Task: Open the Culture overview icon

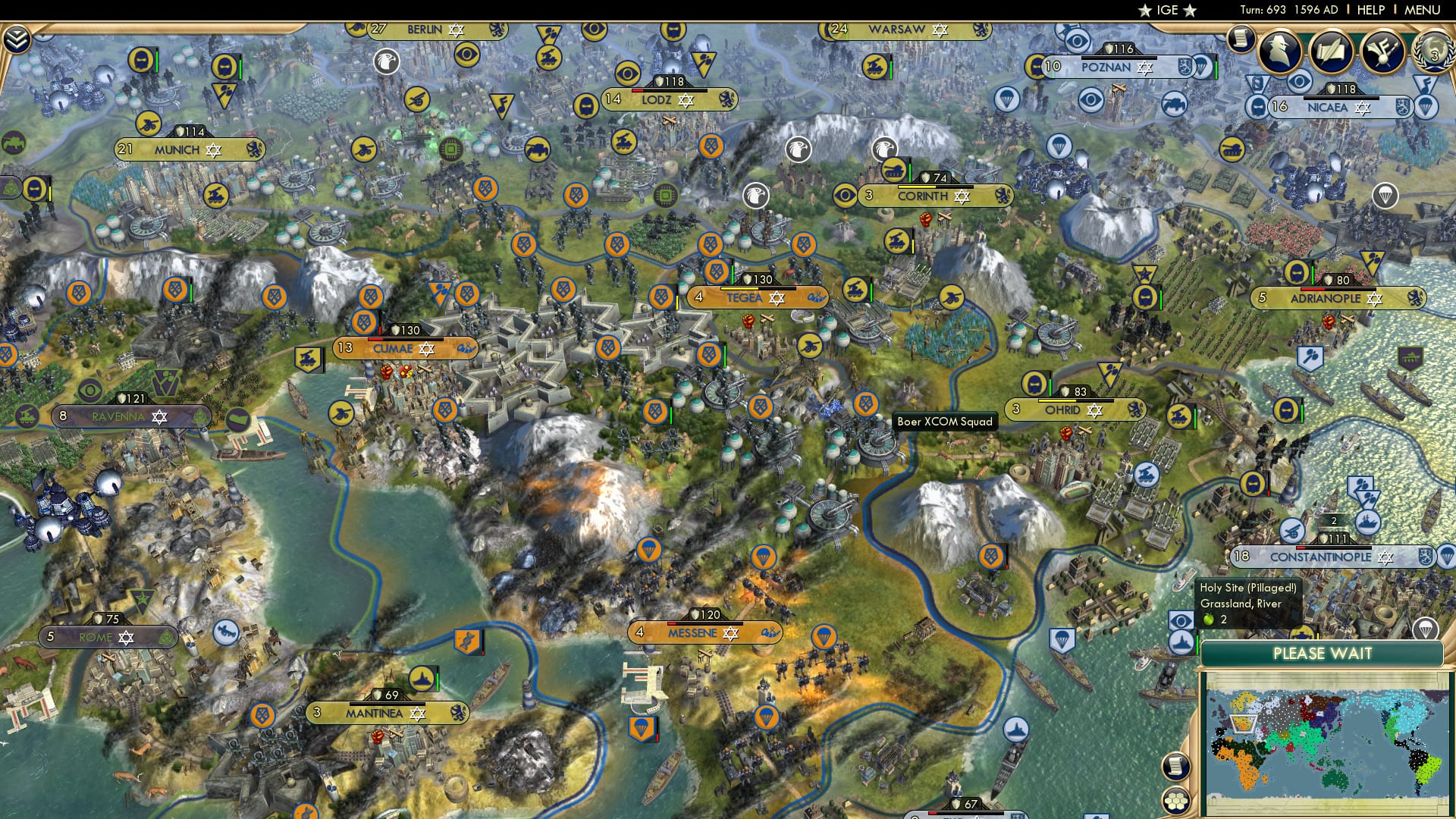Action: coord(1382,52)
